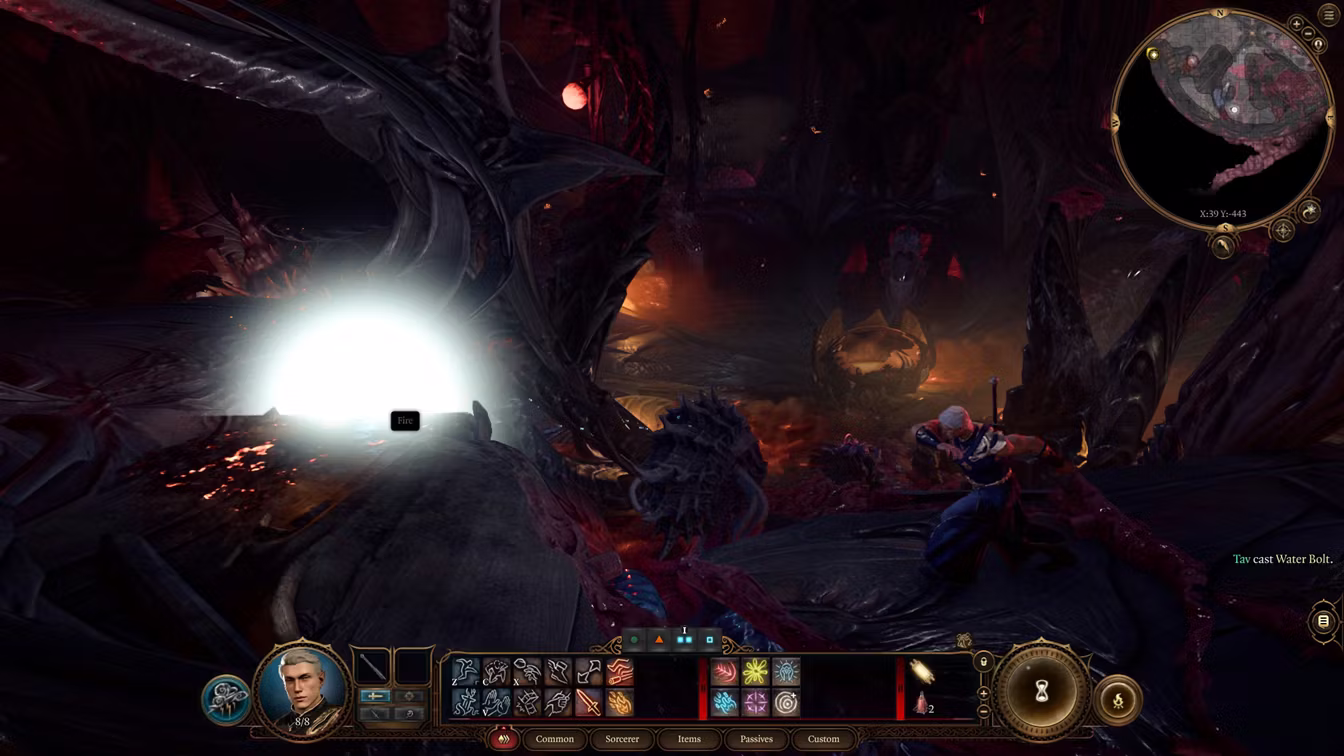The height and width of the screenshot is (756, 1344).
Task: Click the character portrait showing 8/8
Action: tap(301, 689)
